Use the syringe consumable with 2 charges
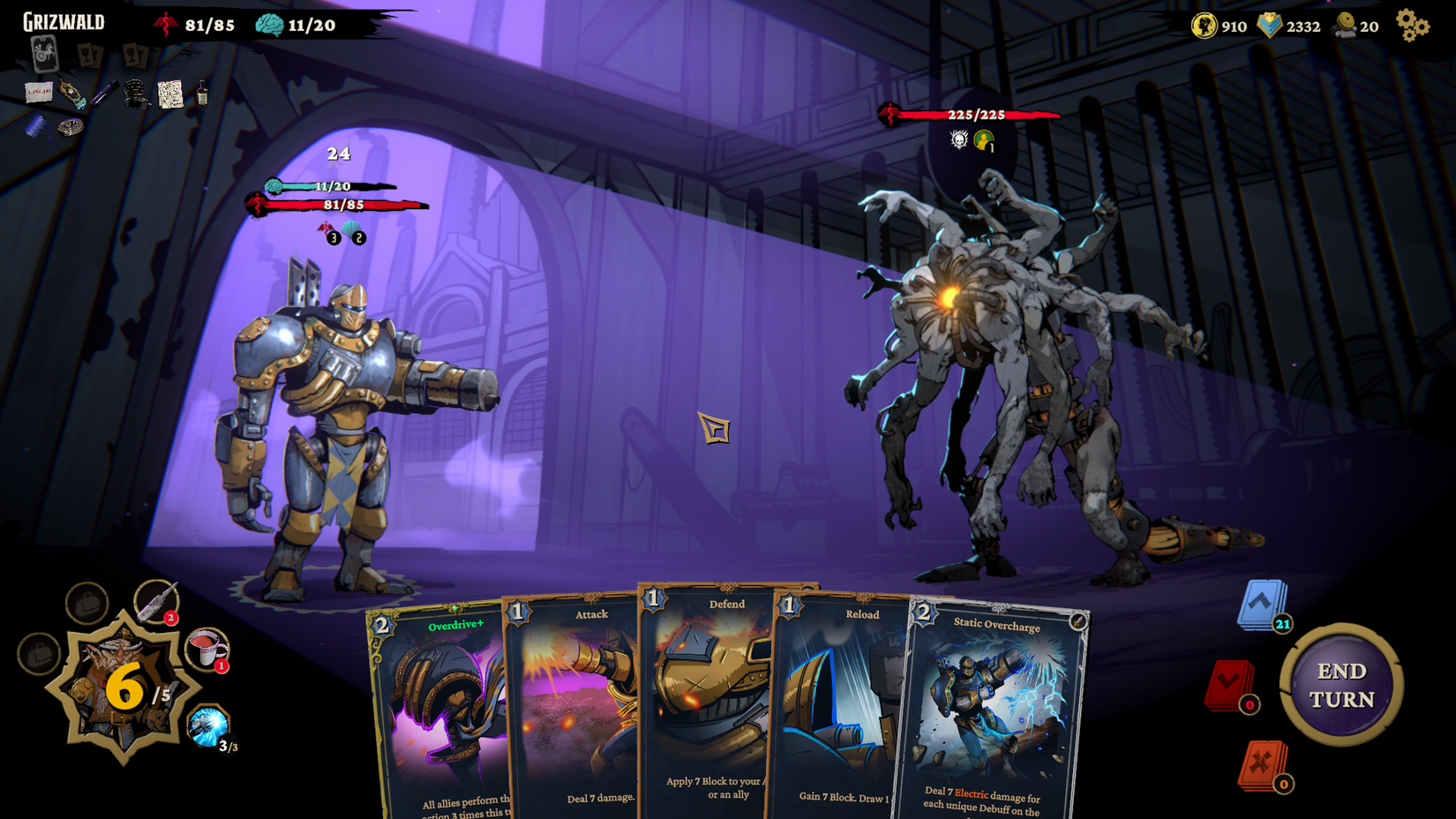The image size is (1456, 819). pyautogui.click(x=155, y=604)
